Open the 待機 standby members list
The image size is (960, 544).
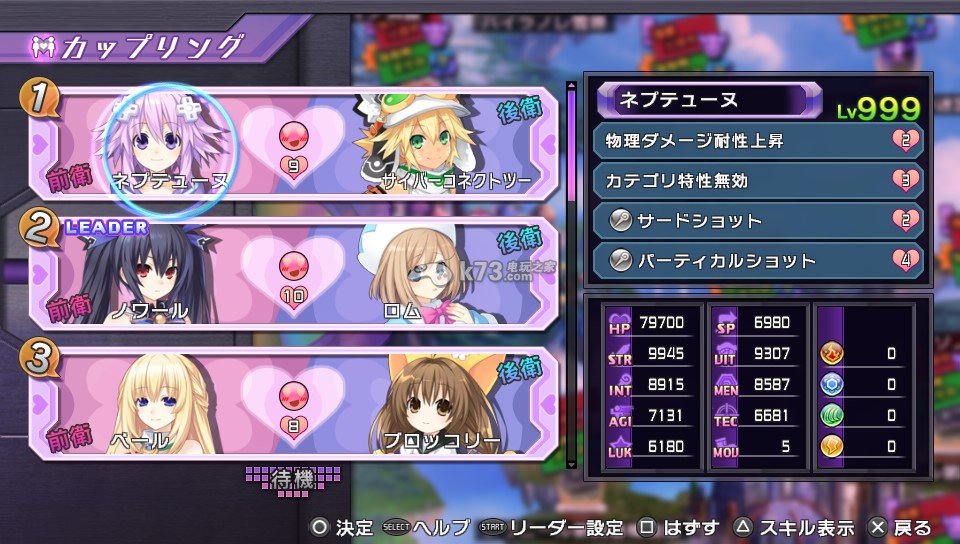293,478
